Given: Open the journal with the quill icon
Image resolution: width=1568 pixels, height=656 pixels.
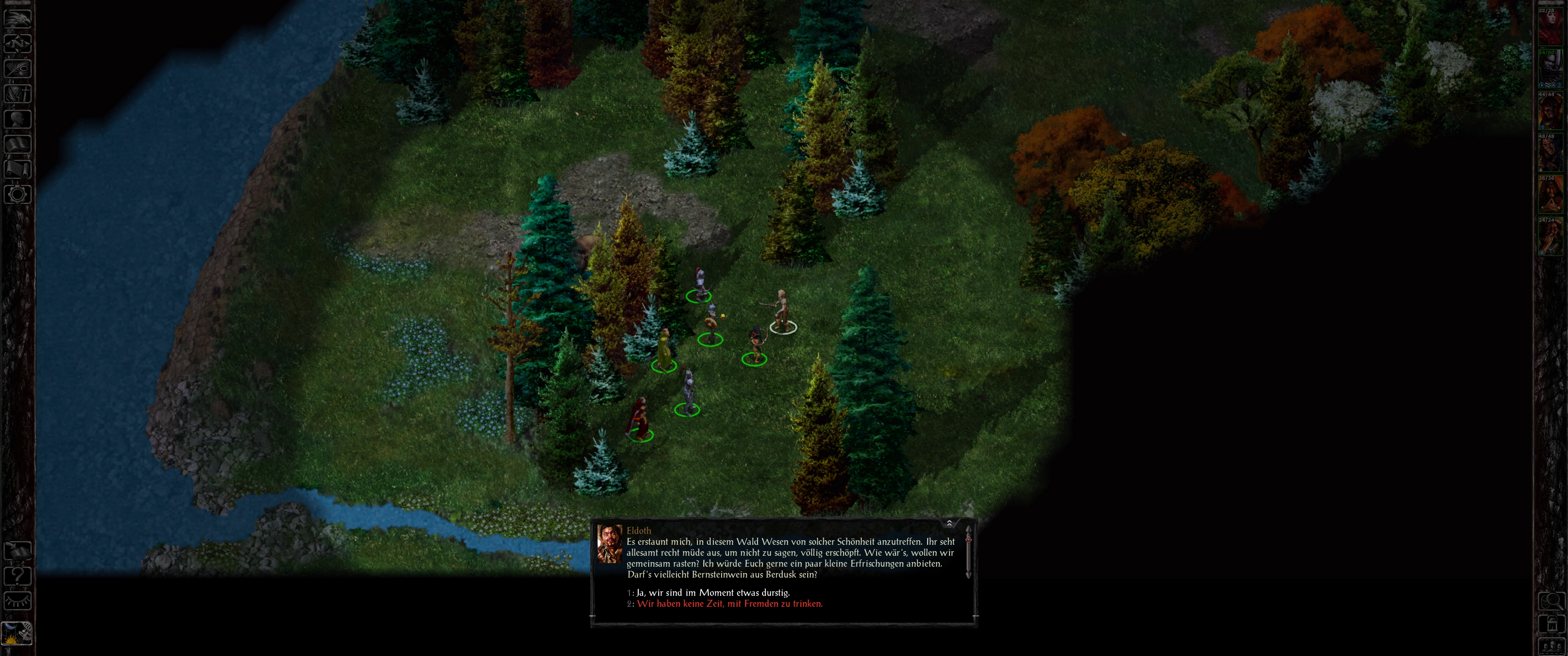Looking at the screenshot, I should 18,68.
